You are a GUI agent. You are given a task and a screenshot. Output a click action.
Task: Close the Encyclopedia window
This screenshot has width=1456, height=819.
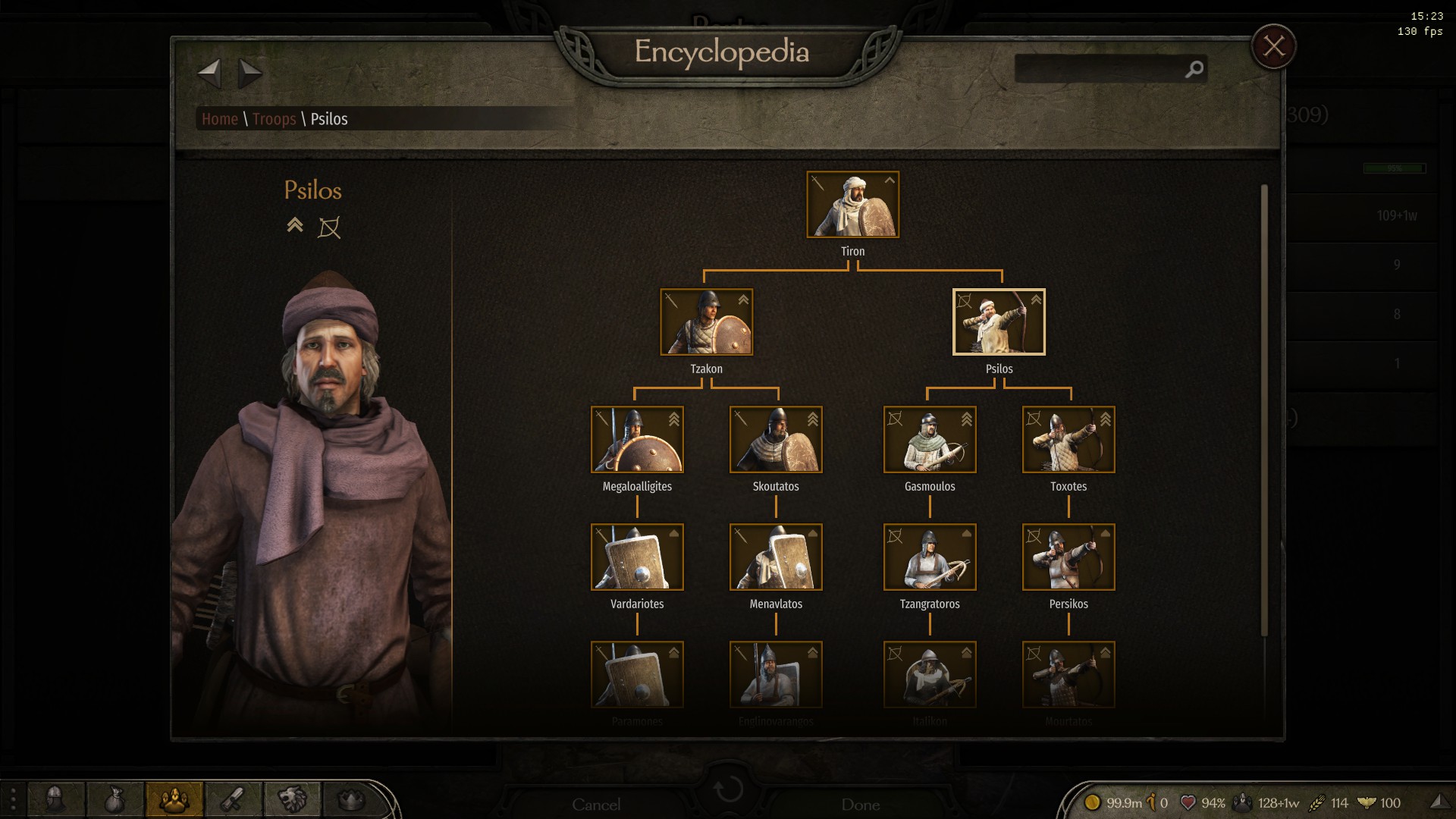[1273, 47]
